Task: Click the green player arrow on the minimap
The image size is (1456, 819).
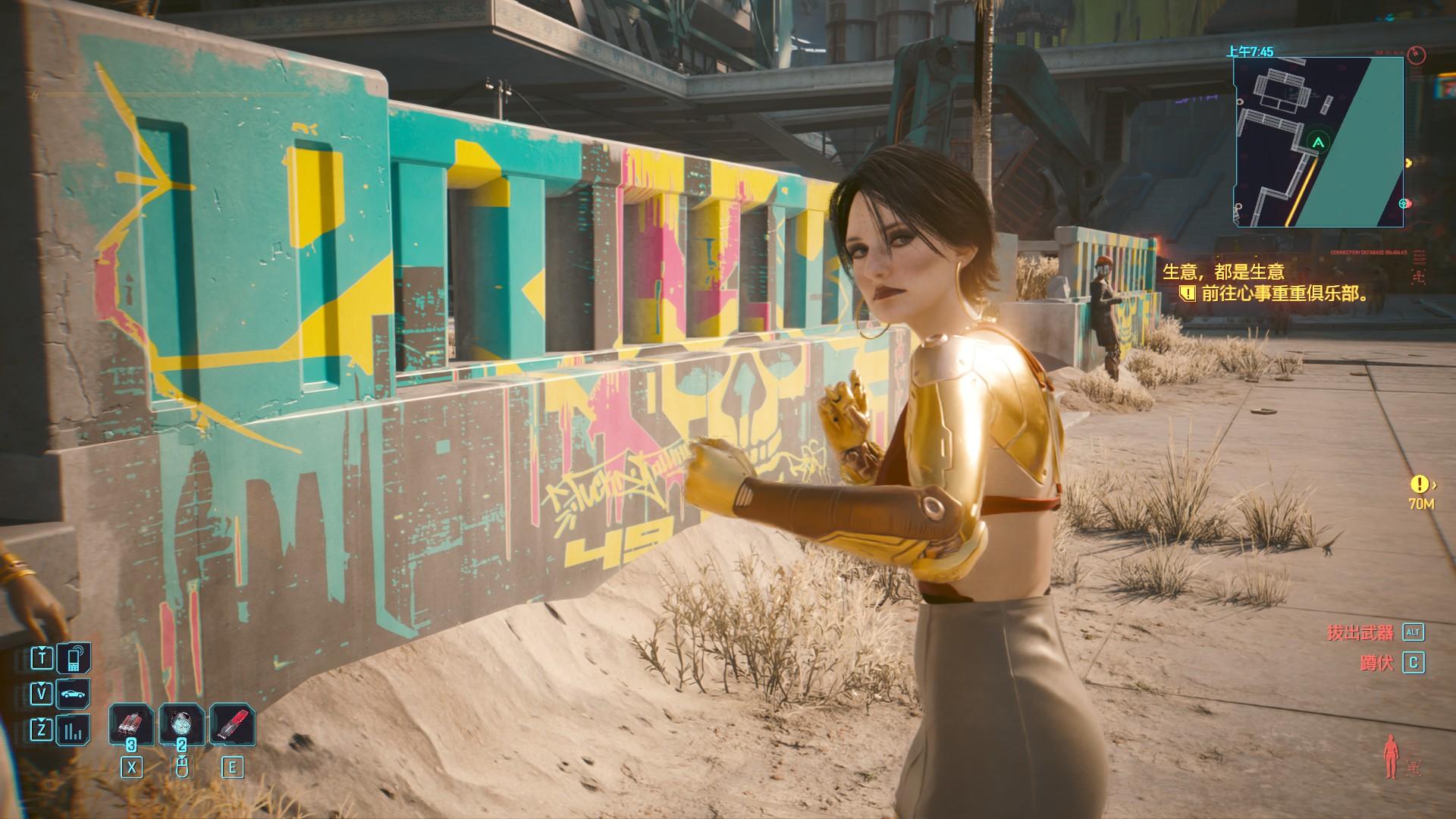Action: 1319,142
